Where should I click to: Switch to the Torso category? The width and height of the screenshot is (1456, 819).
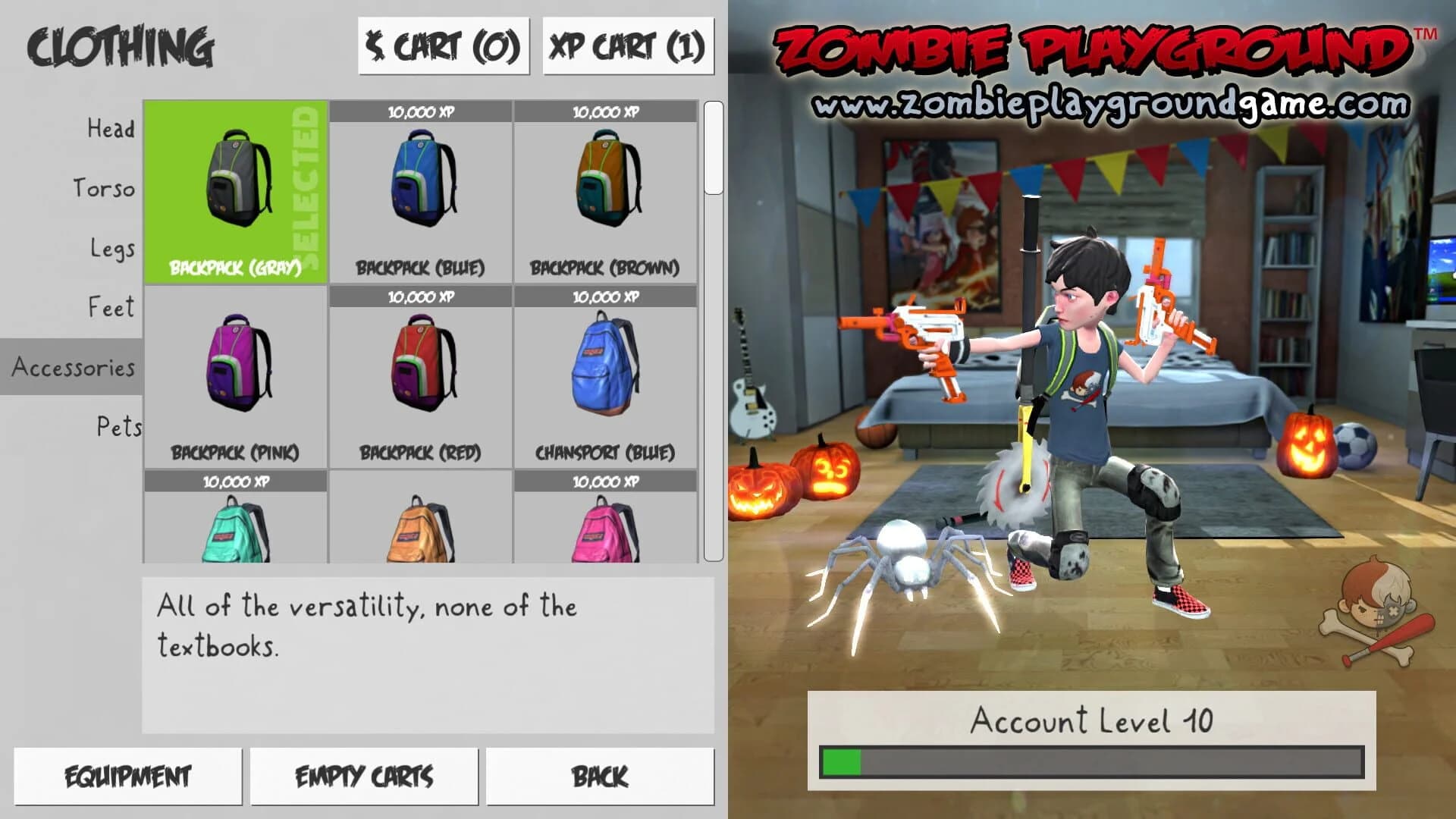(x=104, y=189)
